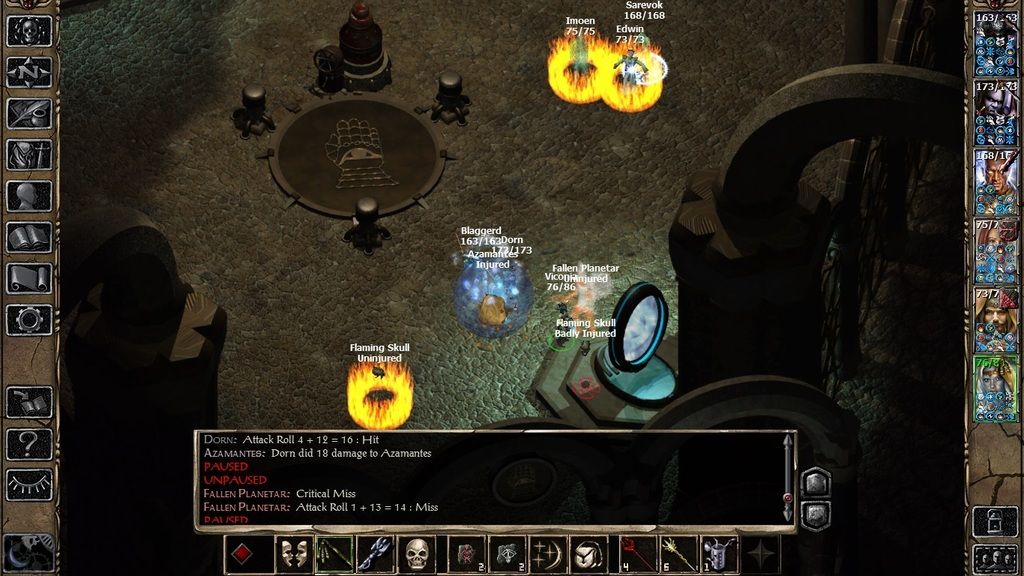The image size is (1024, 576).
Task: Click the select all party button
Action: coord(995,556)
